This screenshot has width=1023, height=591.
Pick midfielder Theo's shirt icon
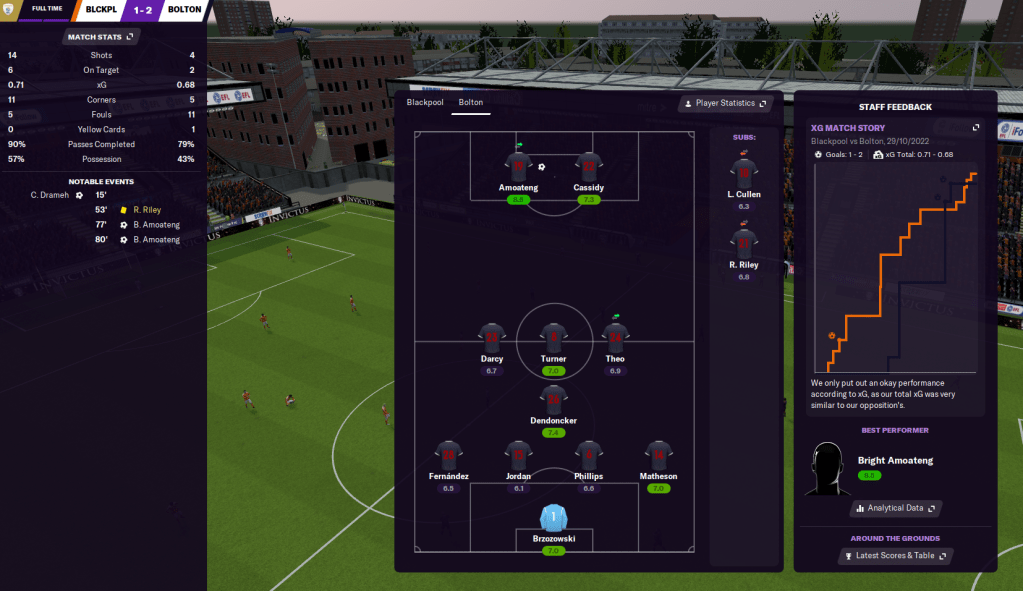pos(615,338)
